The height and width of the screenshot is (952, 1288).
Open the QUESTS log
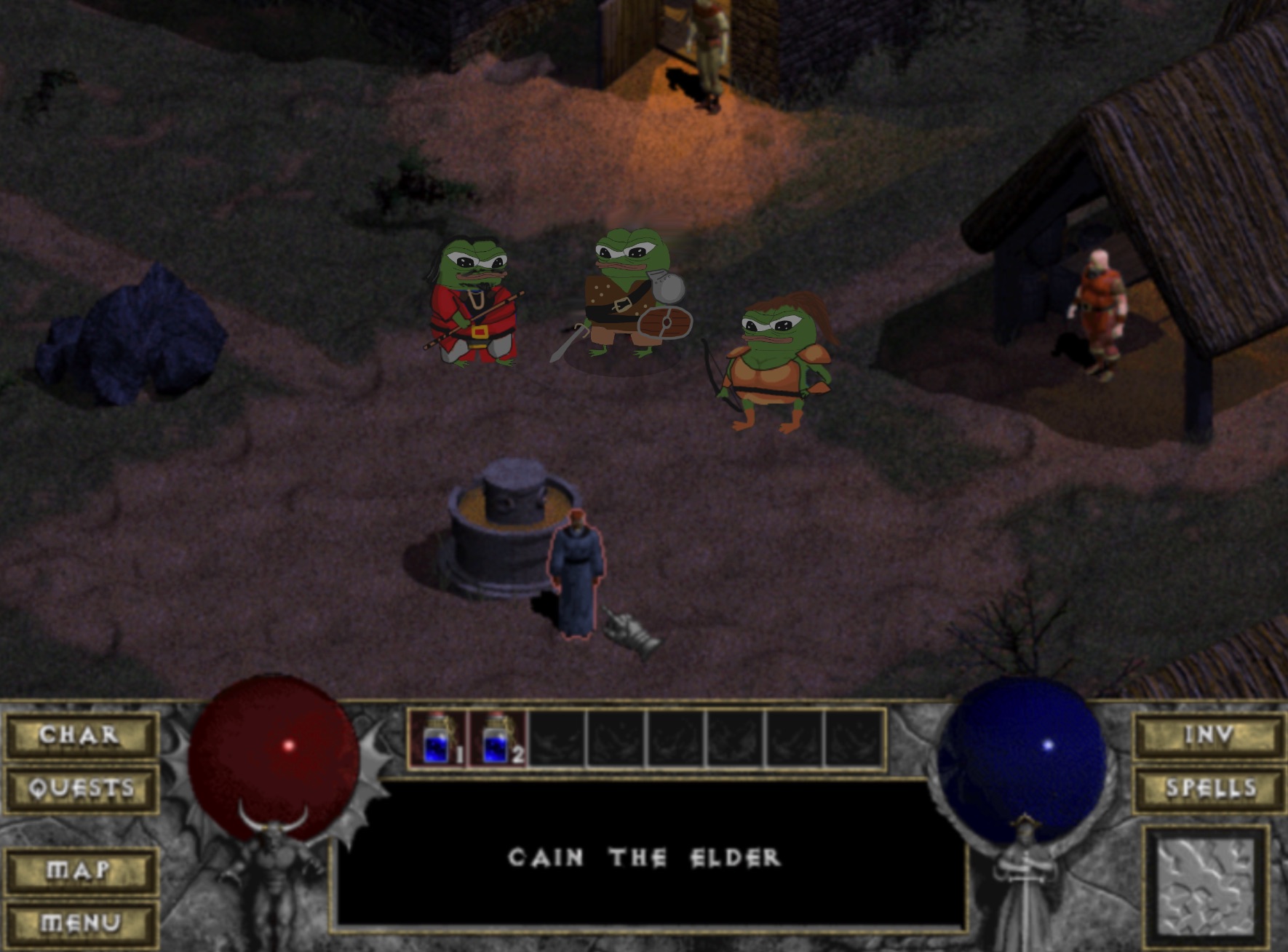82,788
